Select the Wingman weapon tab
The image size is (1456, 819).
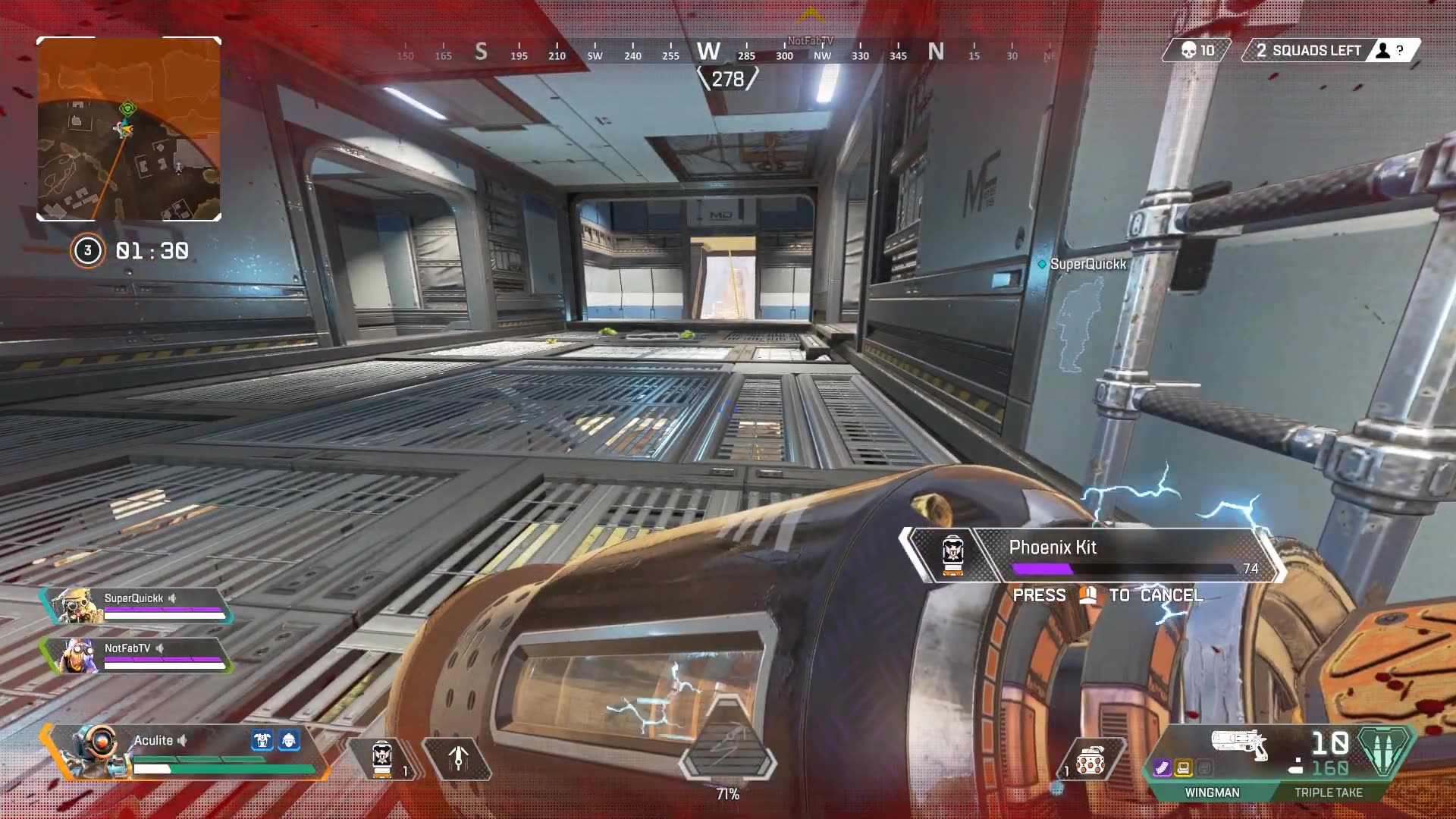coord(1212,792)
